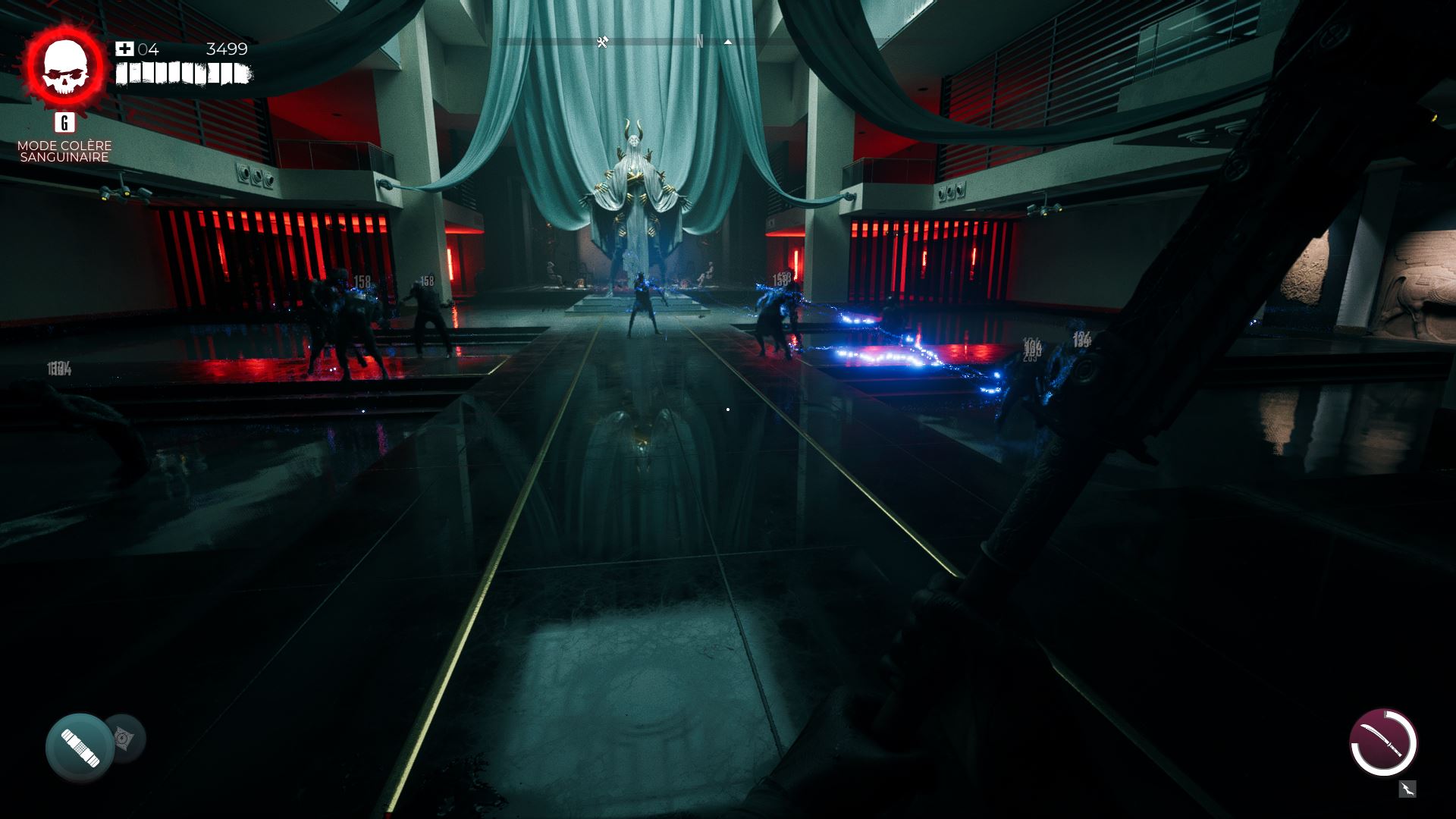Click the workbench marker on the compass
This screenshot has width=1456, height=819.
pyautogui.click(x=602, y=42)
